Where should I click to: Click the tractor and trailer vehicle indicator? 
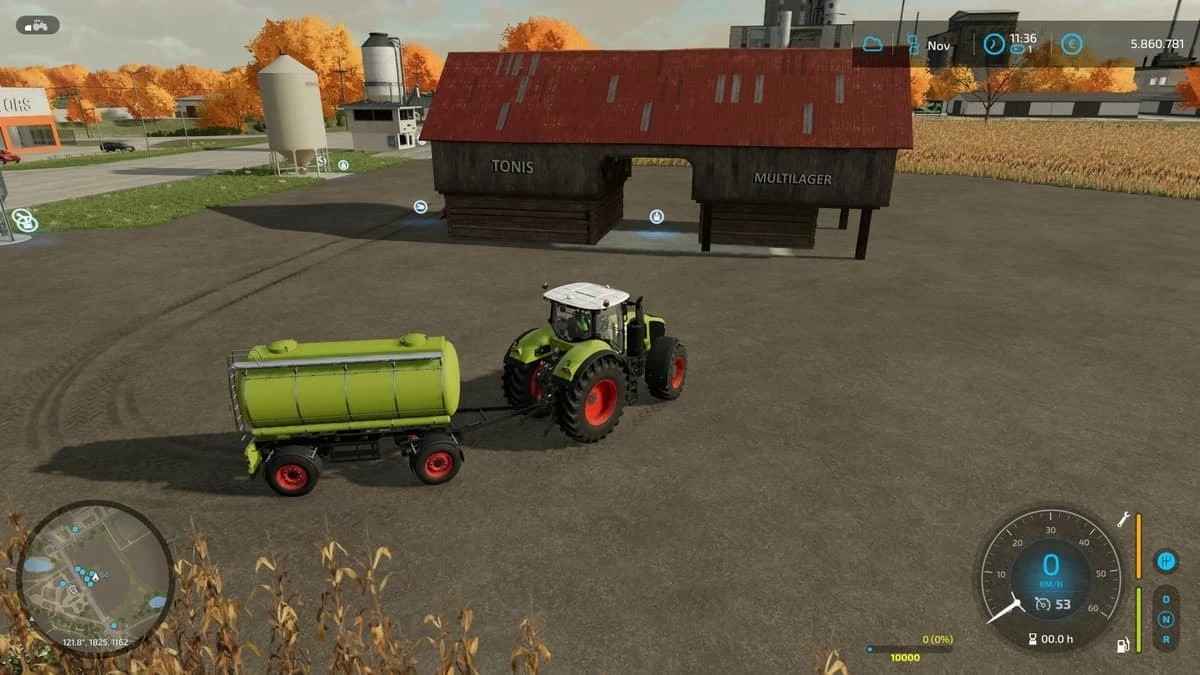pos(38,25)
